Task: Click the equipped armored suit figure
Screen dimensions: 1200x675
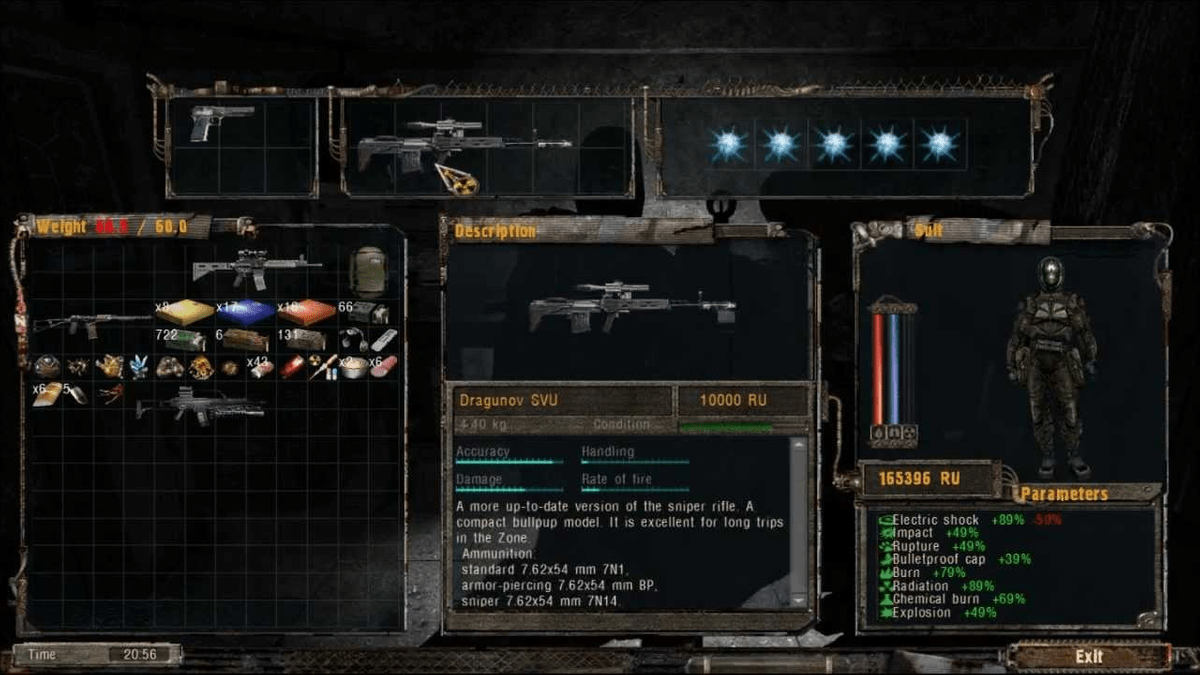Action: coord(1051,365)
